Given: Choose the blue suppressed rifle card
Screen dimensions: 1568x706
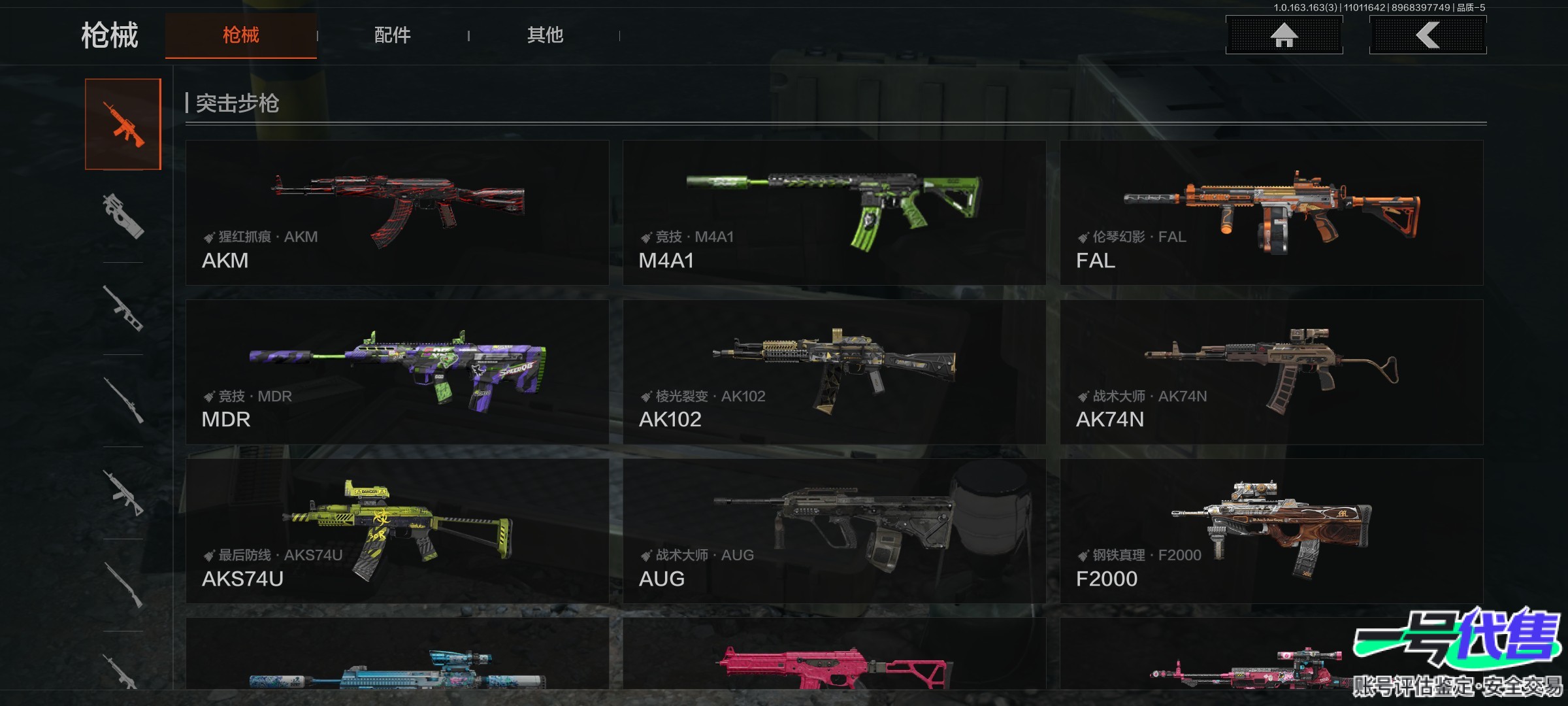Looking at the screenshot, I should click(x=397, y=657).
